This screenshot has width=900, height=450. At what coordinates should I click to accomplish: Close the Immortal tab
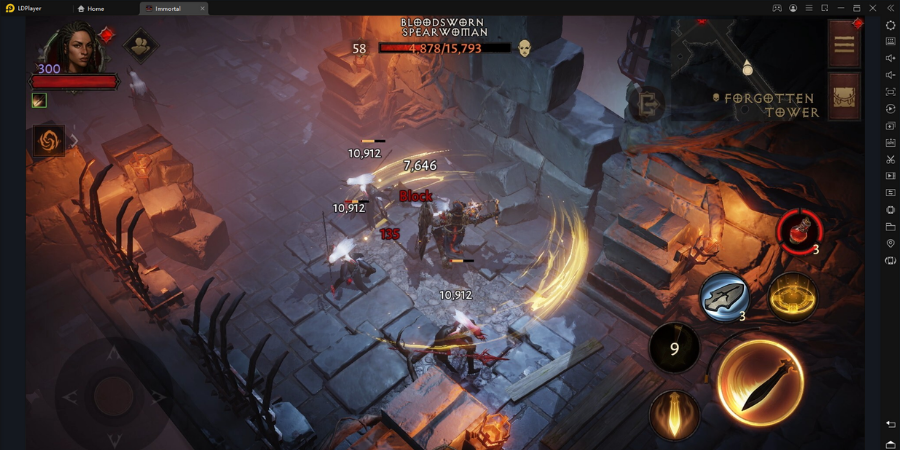pyautogui.click(x=202, y=8)
